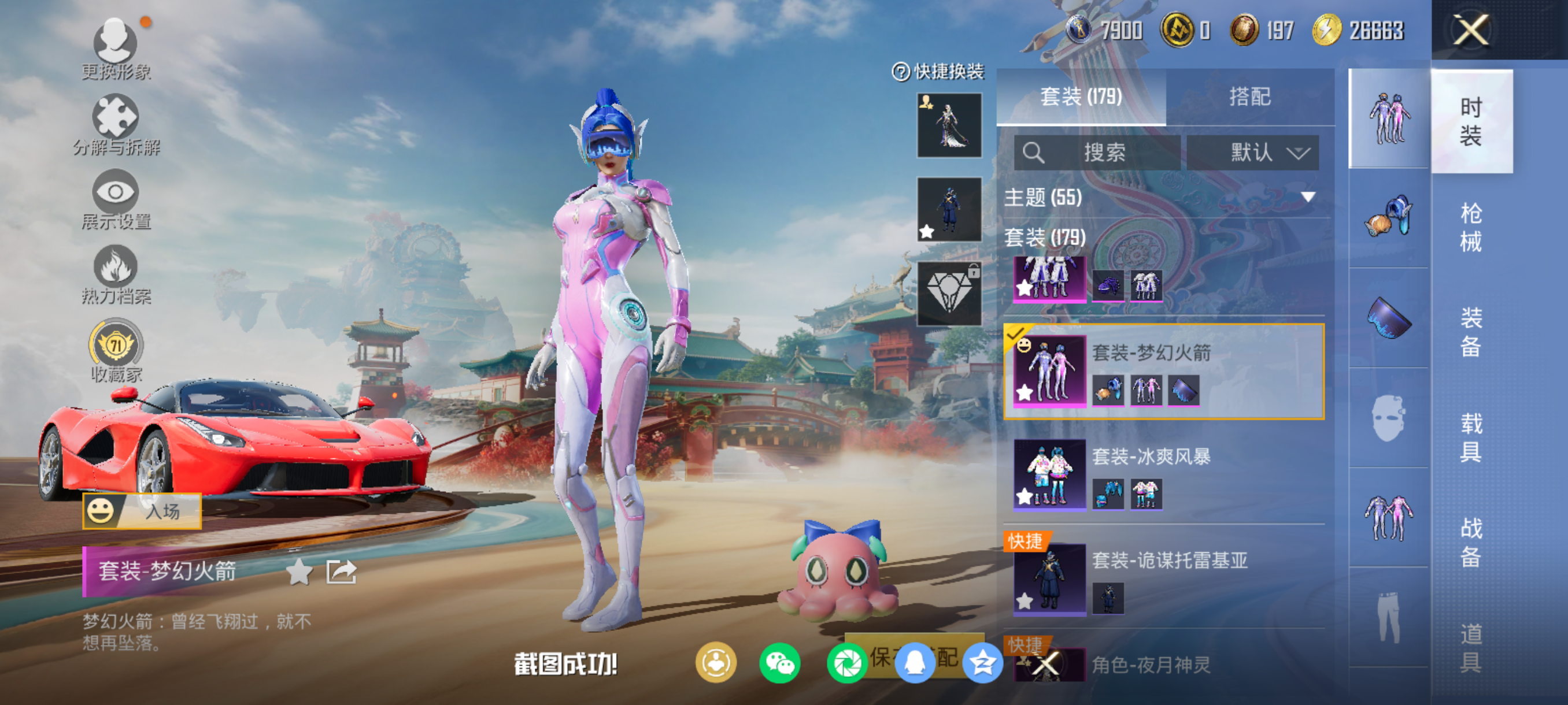Open 热力档案 profile

[x=116, y=274]
